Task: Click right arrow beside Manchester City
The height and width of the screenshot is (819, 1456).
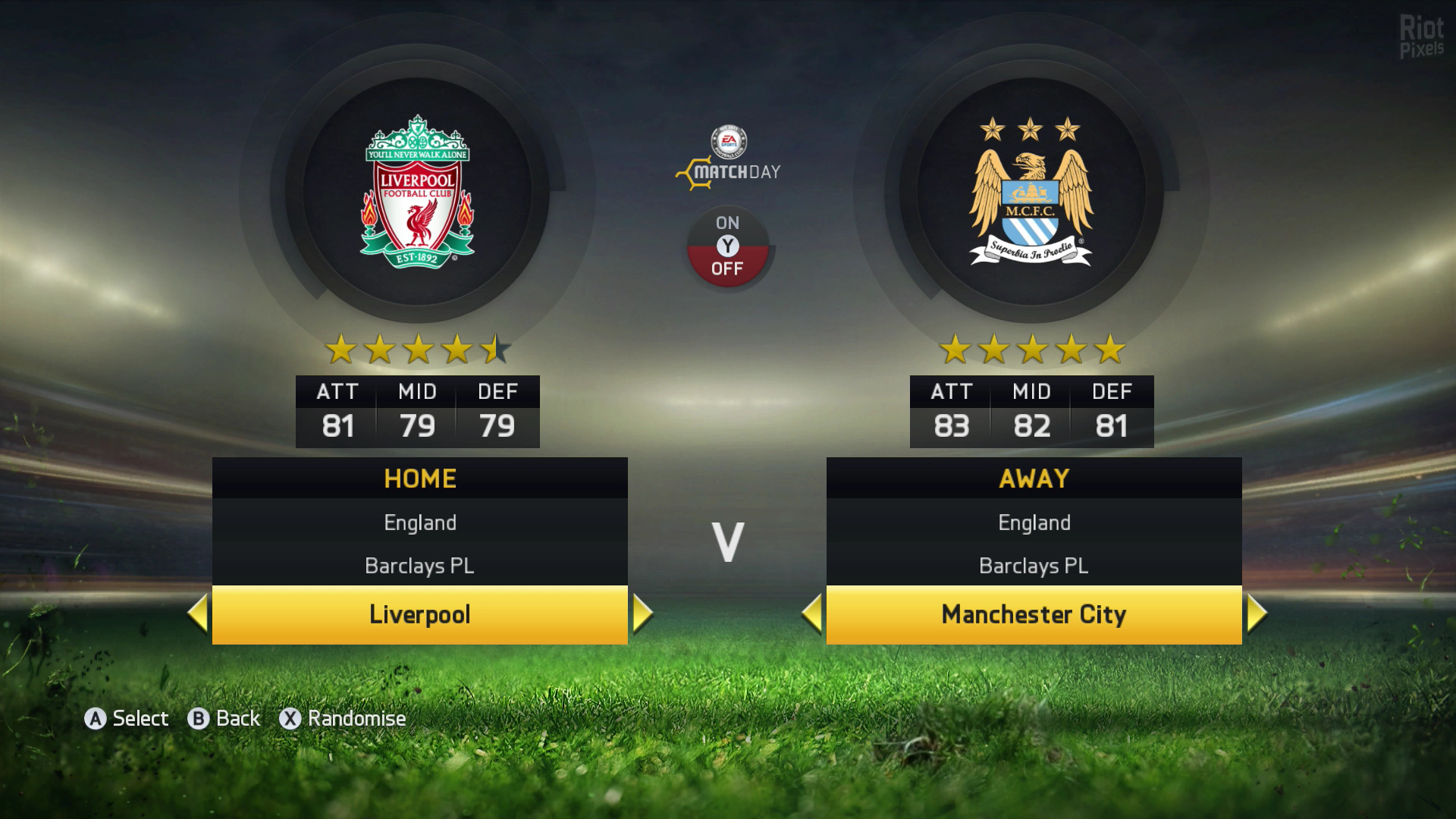Action: [x=1257, y=613]
